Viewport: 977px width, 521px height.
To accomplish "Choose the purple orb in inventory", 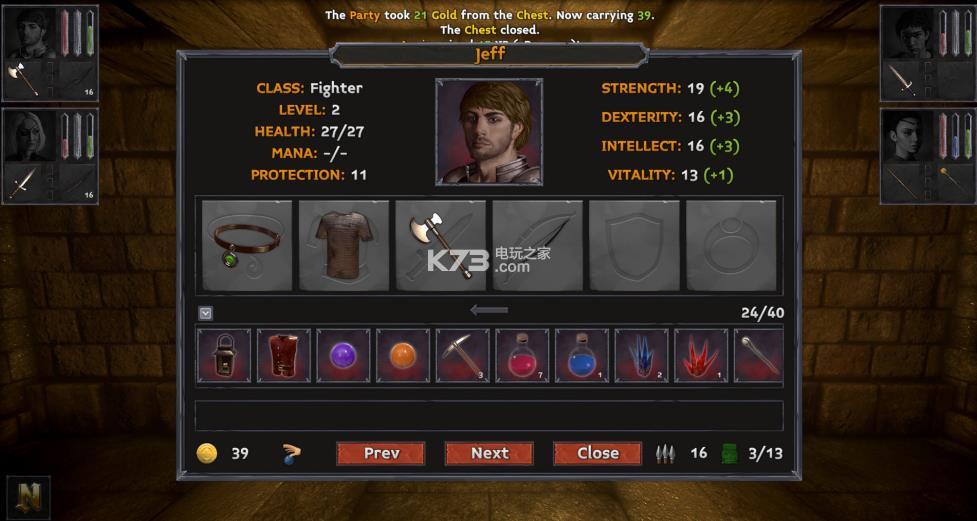I will click(343, 355).
